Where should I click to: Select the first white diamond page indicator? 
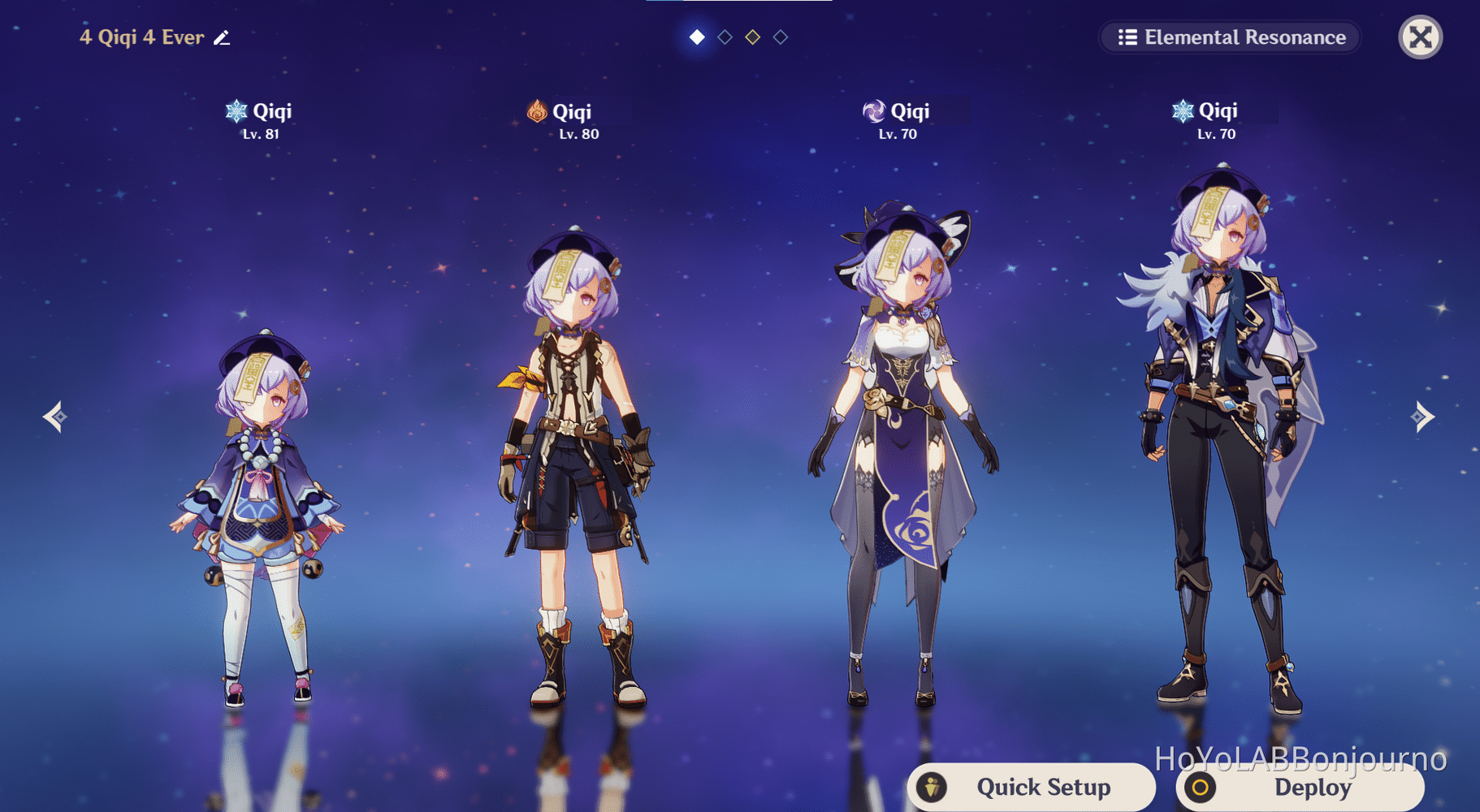pos(695,37)
